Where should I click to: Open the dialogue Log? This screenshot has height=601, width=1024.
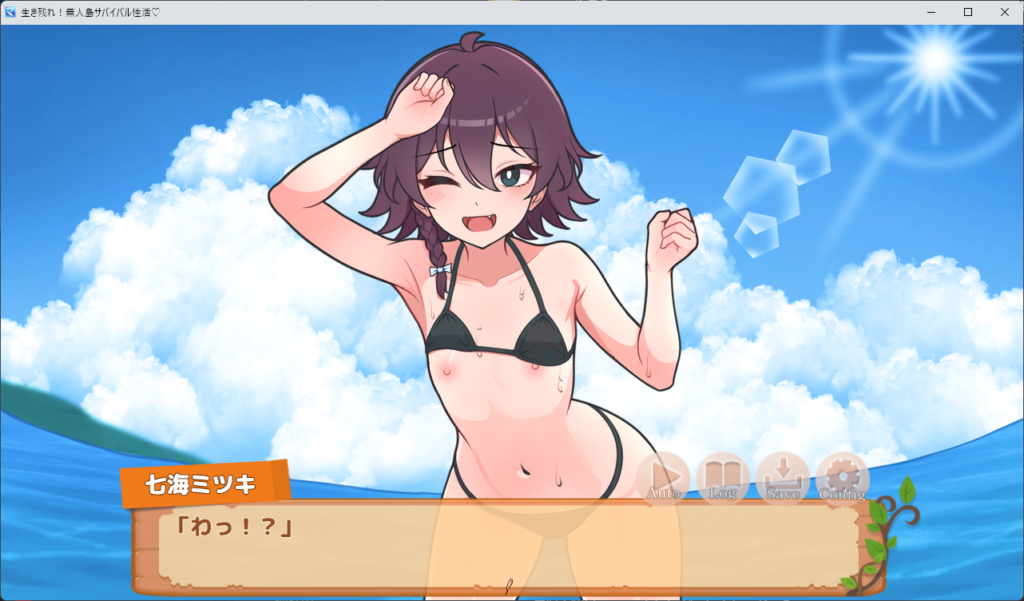click(x=722, y=476)
